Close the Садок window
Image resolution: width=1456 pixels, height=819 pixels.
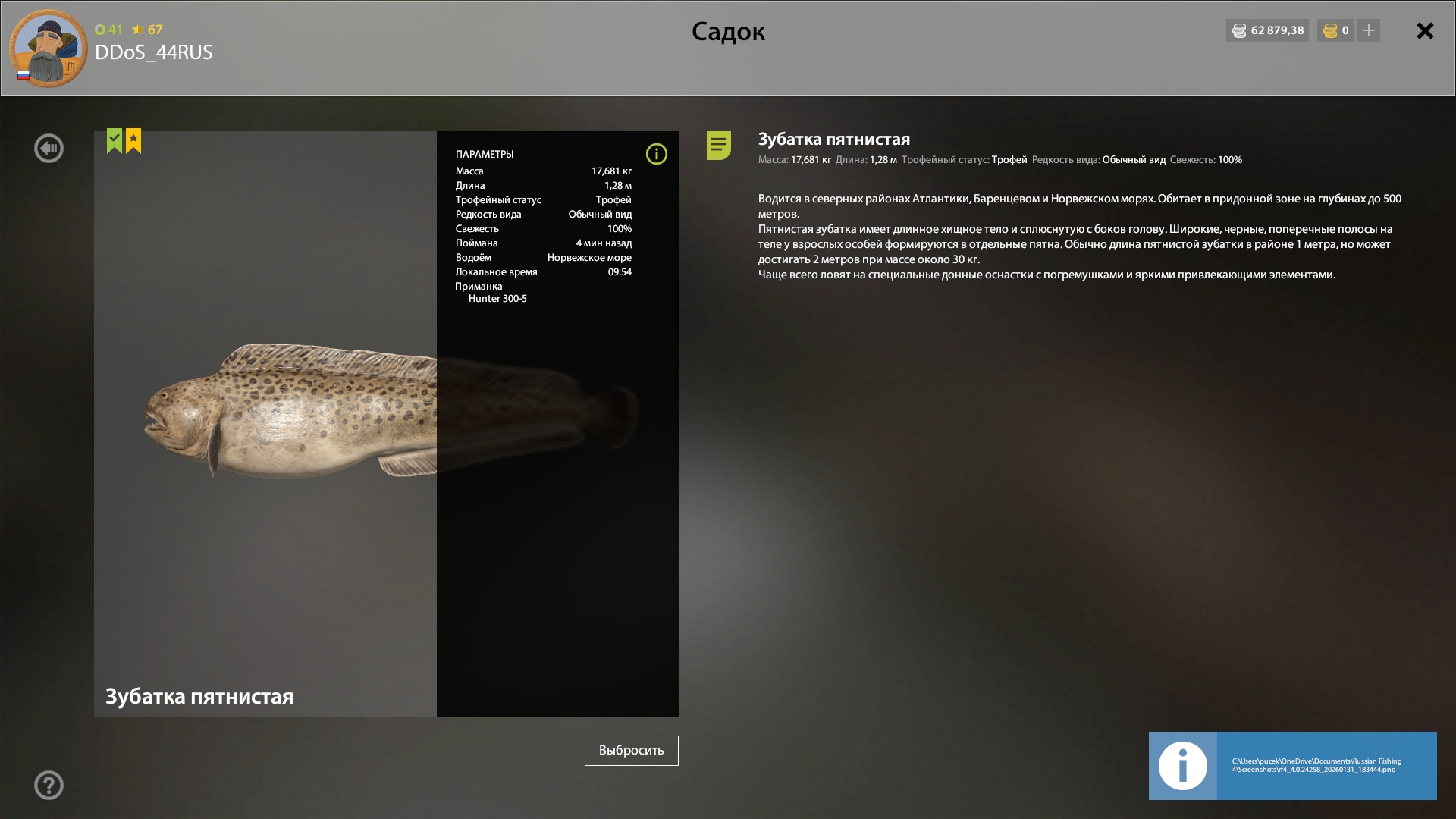[x=1425, y=31]
